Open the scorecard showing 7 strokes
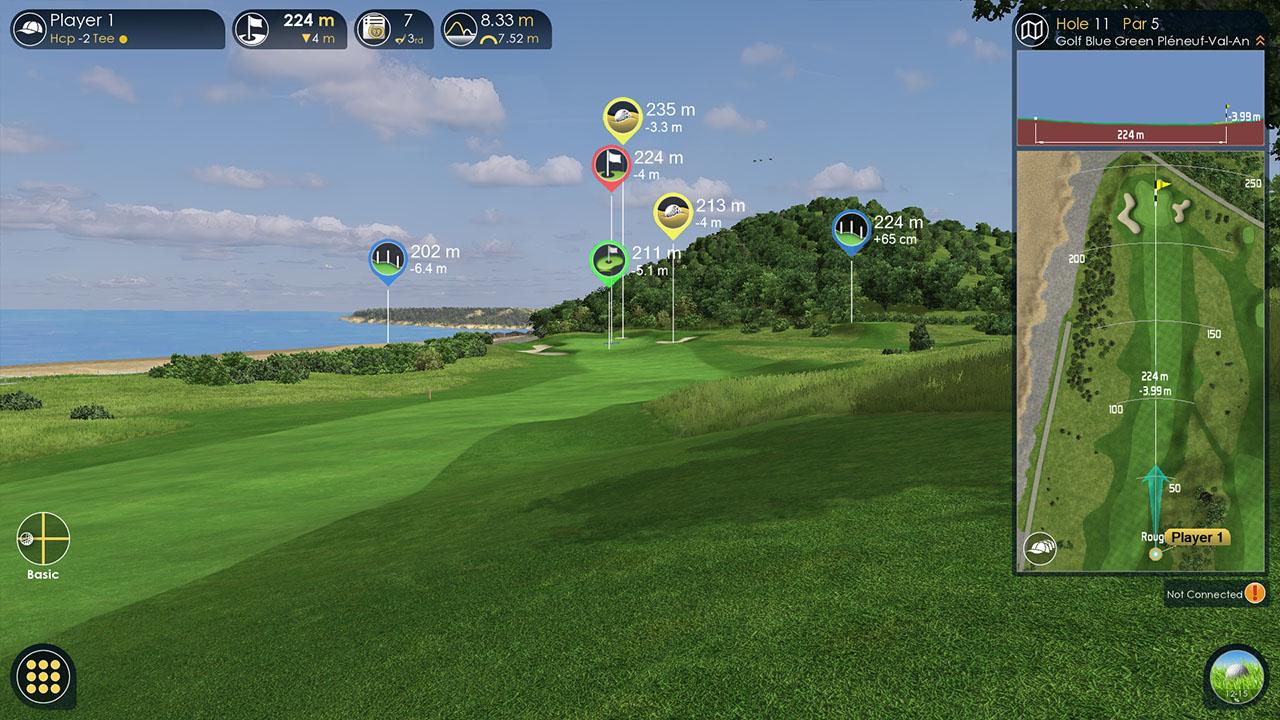The width and height of the screenshot is (1280, 720). (393, 29)
